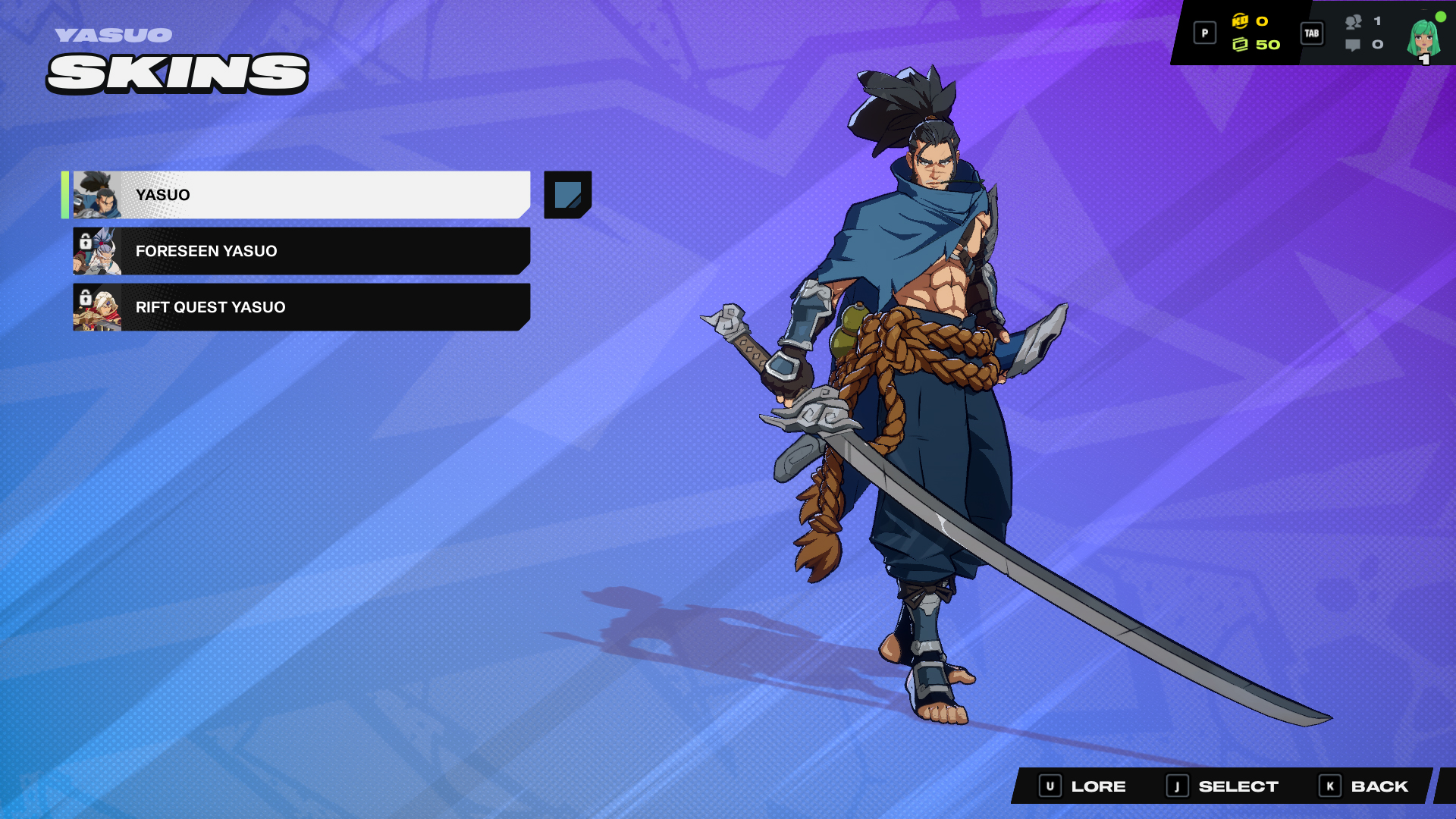The image size is (1456, 819).
Task: Select the Foreseen Yasuo skin
Action: [x=303, y=251]
